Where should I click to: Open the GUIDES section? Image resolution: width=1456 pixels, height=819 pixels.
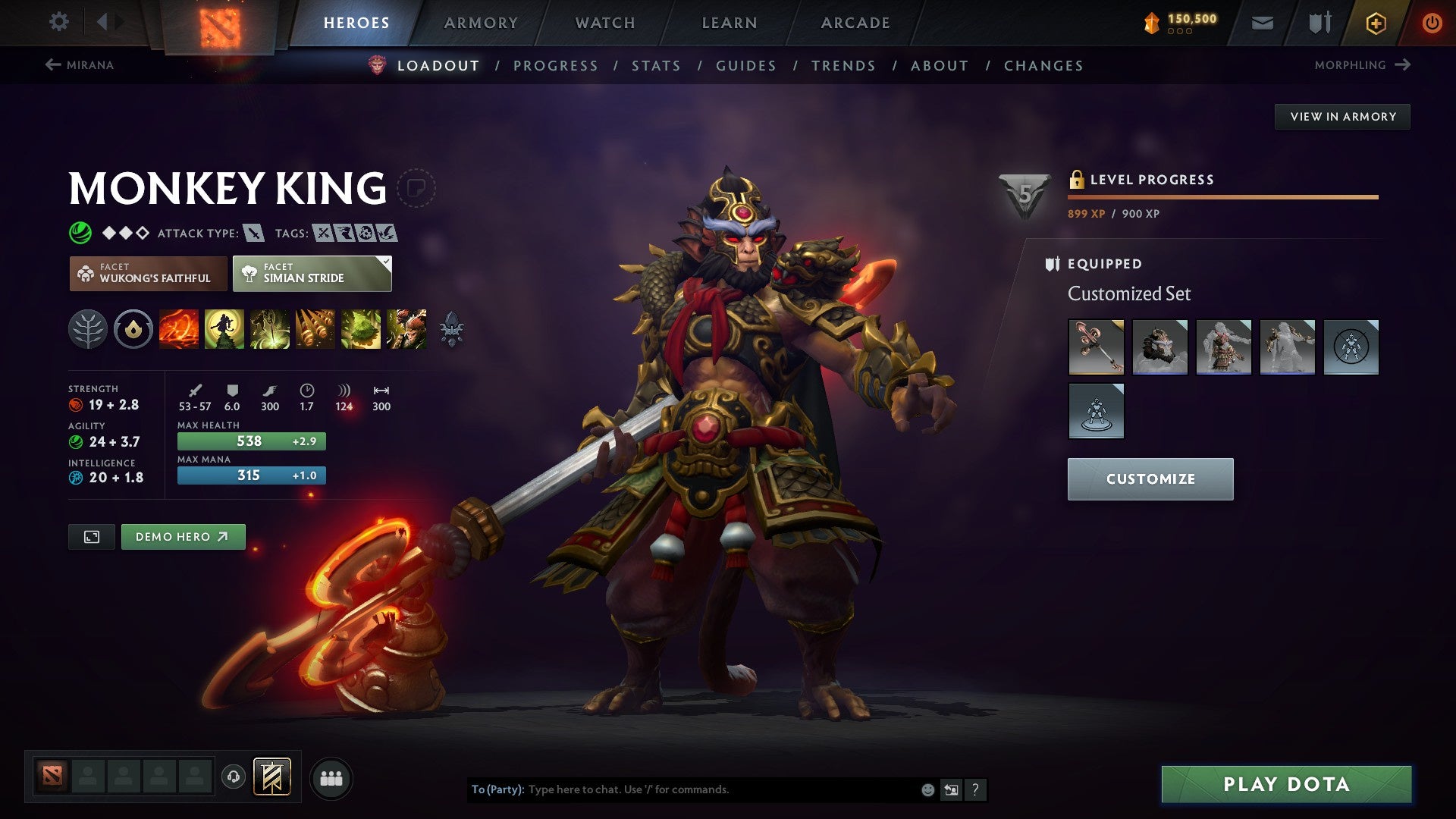click(x=745, y=66)
